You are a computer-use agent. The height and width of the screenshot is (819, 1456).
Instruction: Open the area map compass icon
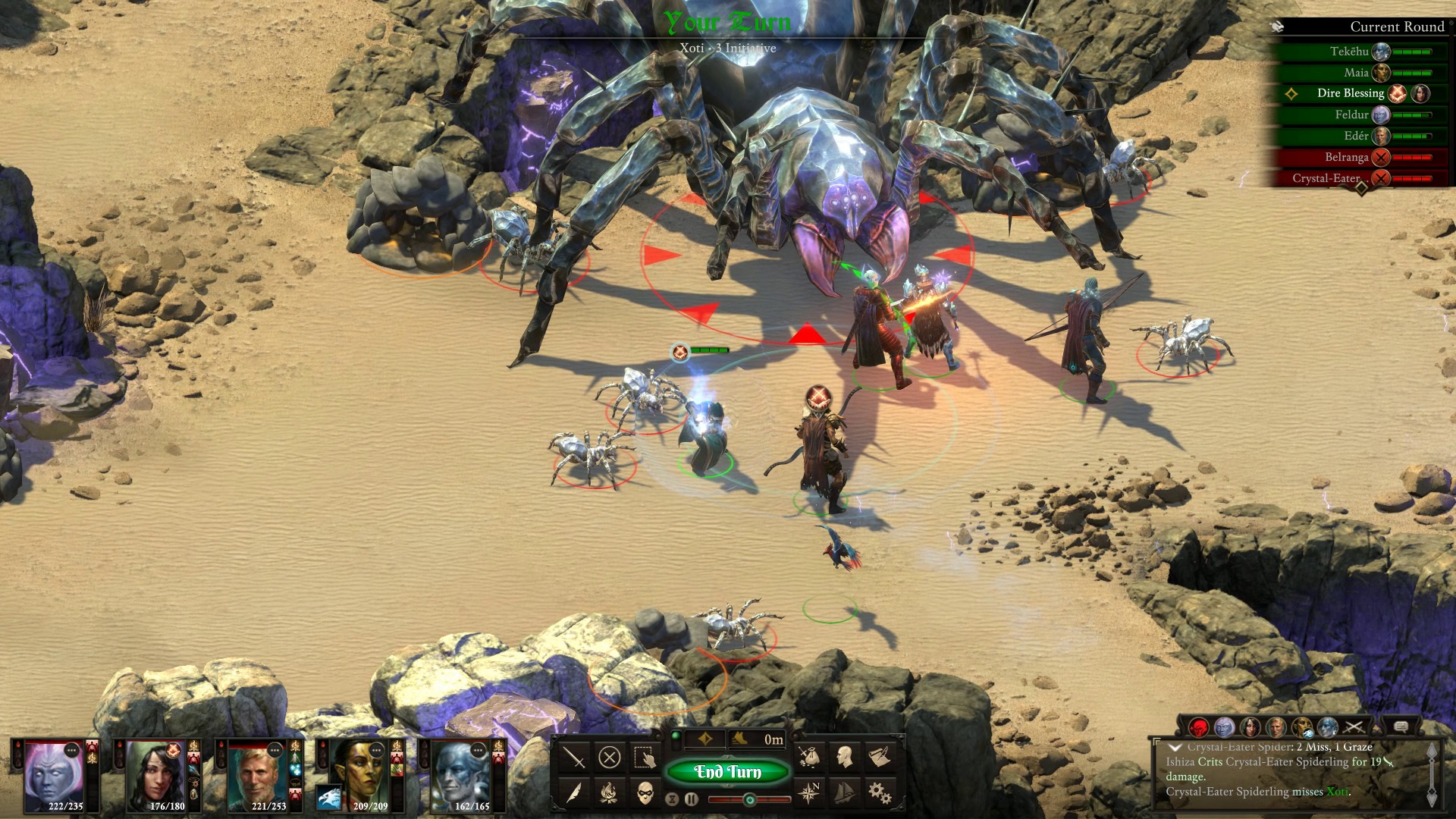[809, 792]
